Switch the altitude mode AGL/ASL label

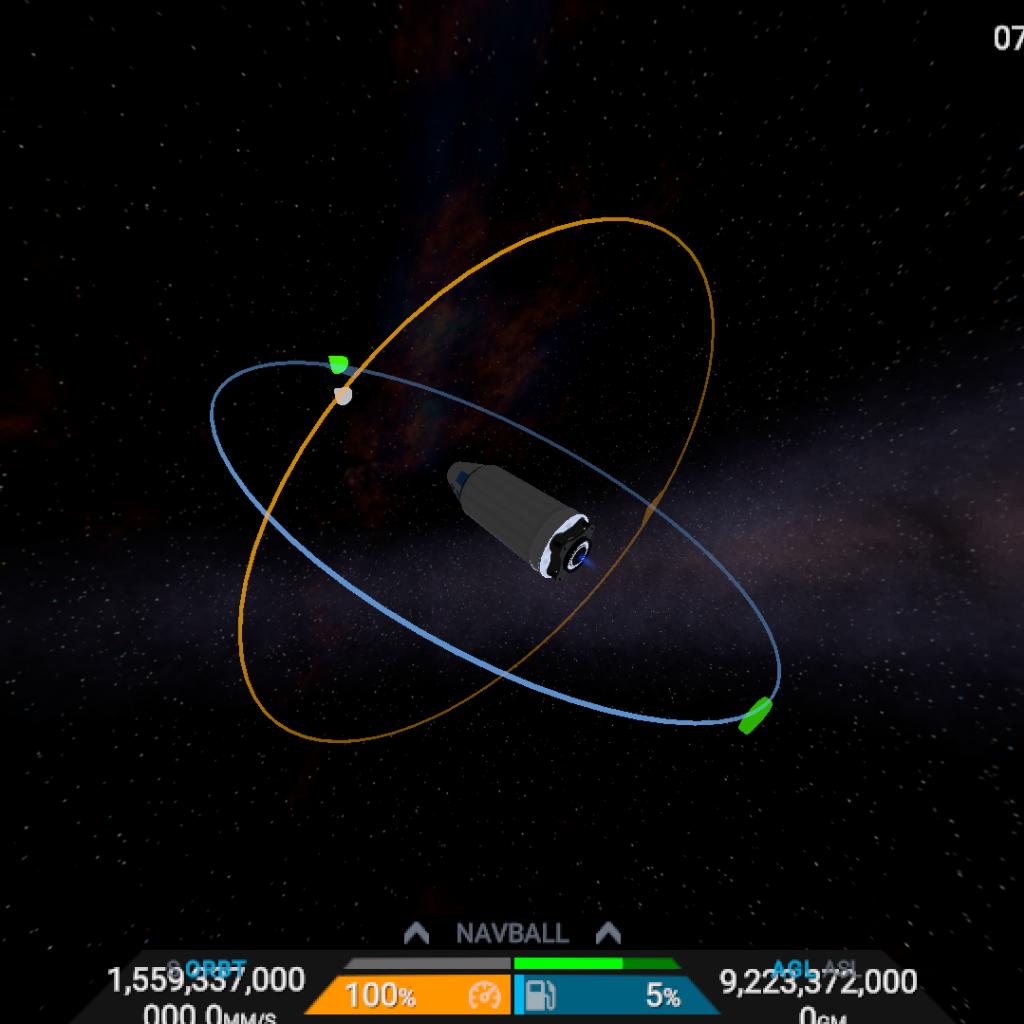coord(813,968)
